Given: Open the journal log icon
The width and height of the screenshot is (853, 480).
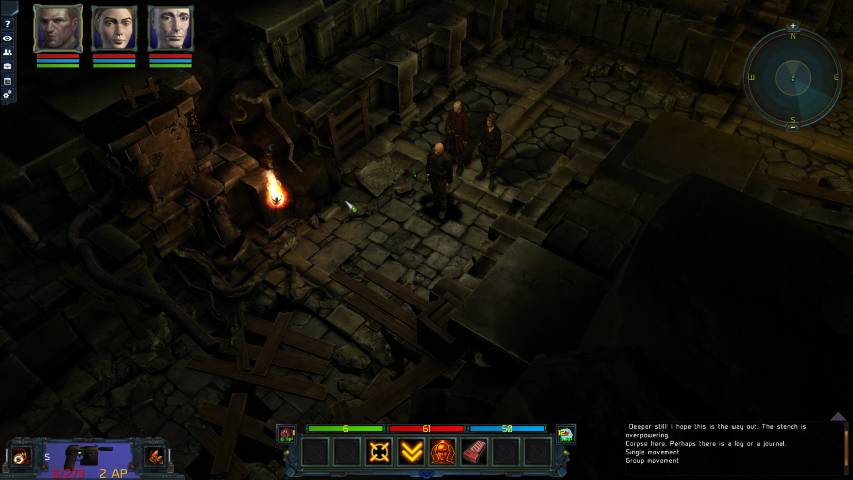Looking at the screenshot, I should coord(8,80).
